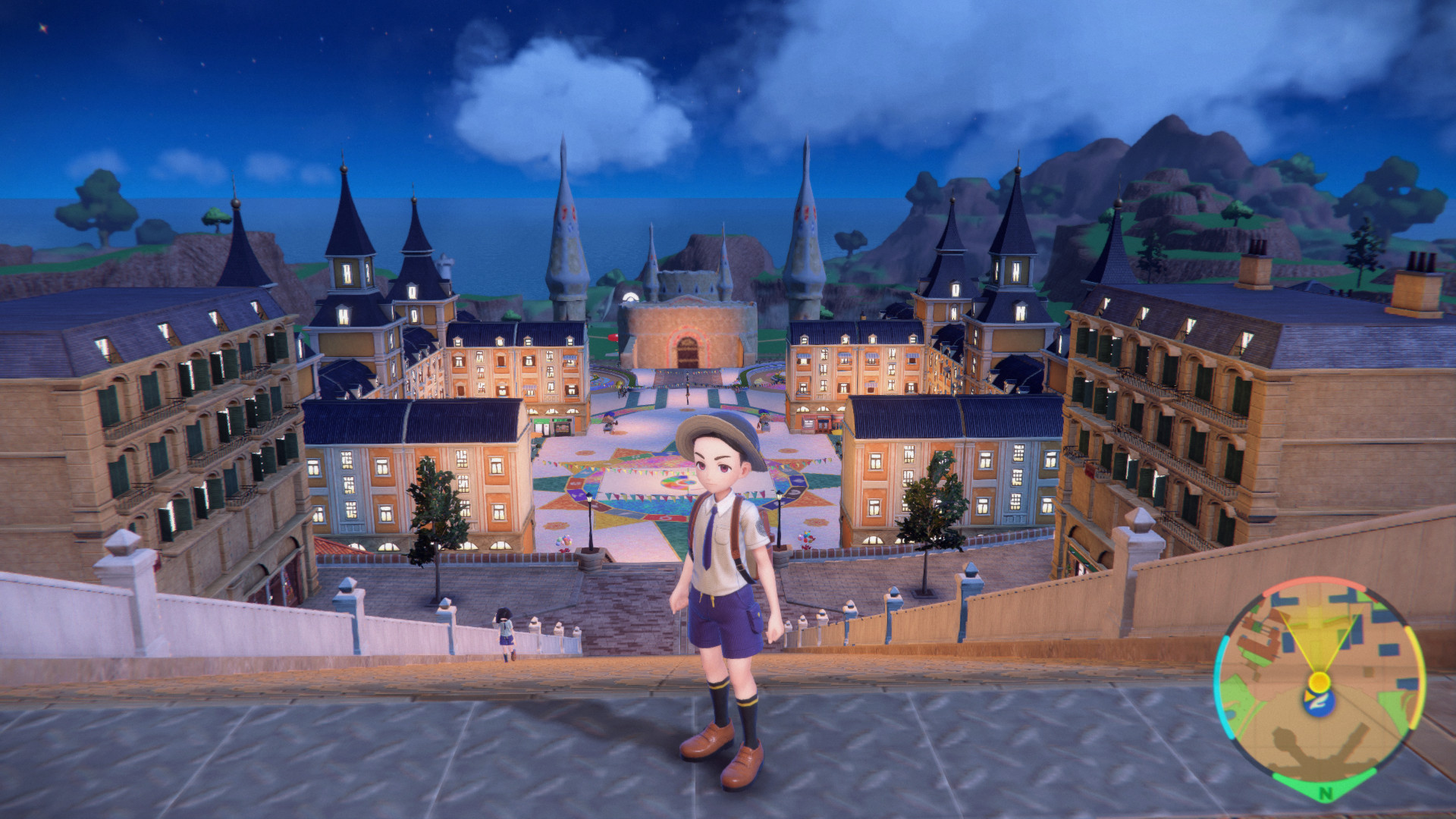Select the blue ride badge below the player marker
This screenshot has width=1456, height=819.
point(1319,701)
